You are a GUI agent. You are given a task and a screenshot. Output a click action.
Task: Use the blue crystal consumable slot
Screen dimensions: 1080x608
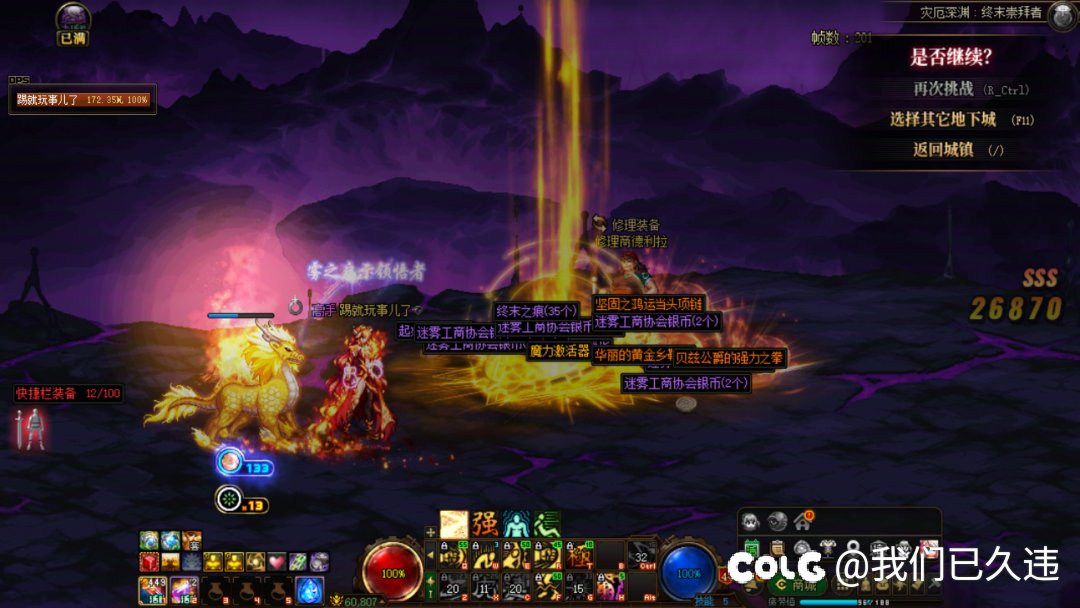tap(309, 590)
